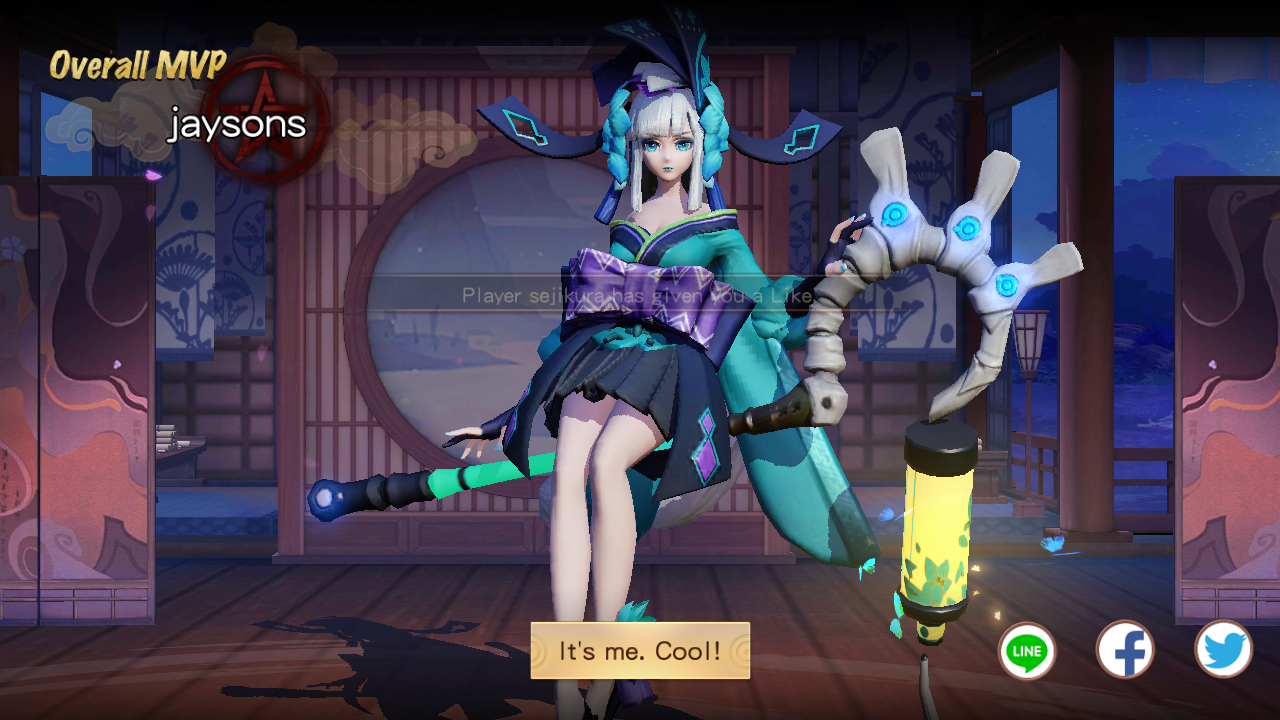This screenshot has height=720, width=1280.
Task: Share to Twitter with the bird icon
Action: pos(1223,650)
